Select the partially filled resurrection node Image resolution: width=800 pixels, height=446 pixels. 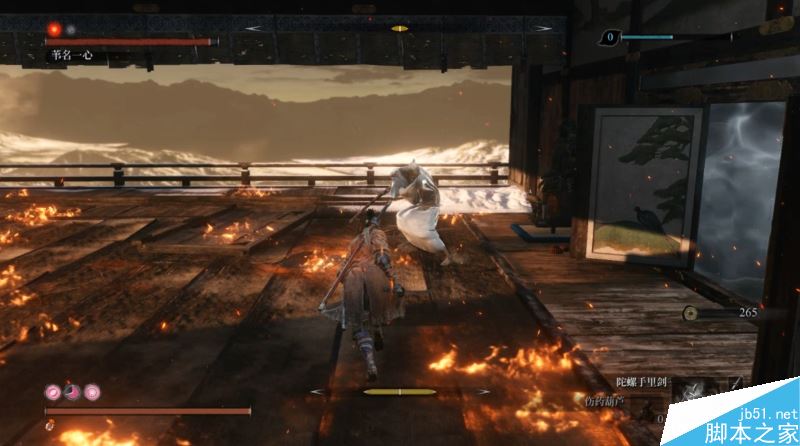[72, 391]
